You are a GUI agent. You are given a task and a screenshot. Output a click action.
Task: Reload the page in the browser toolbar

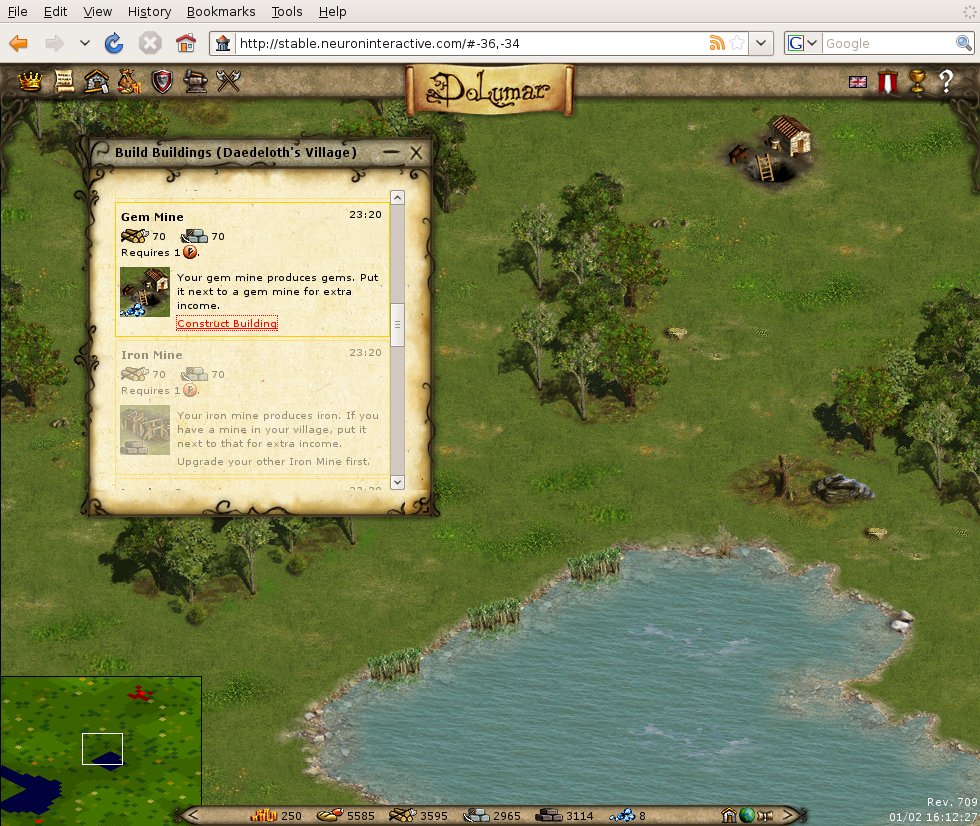point(114,43)
